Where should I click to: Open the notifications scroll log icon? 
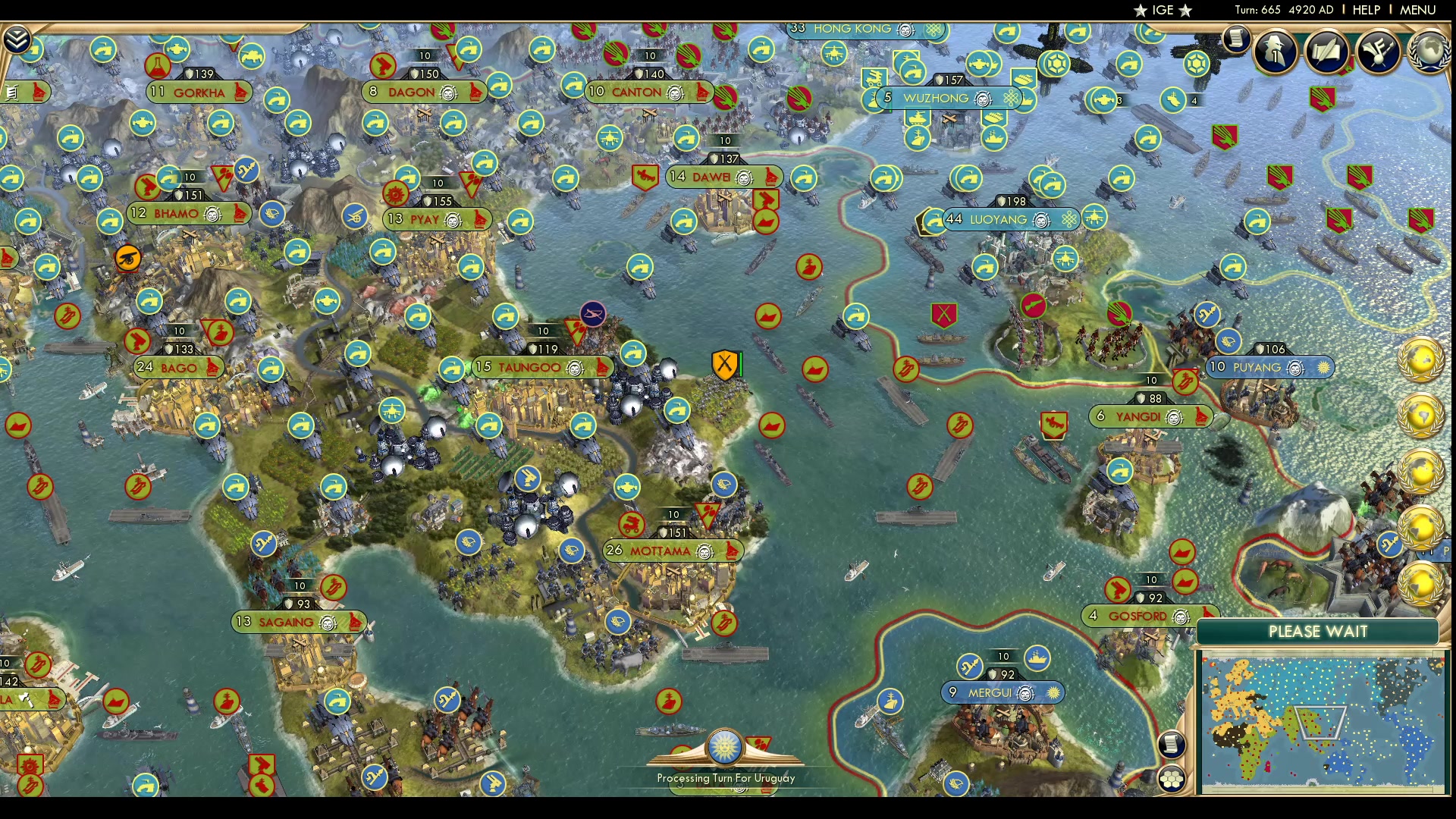[1238, 38]
